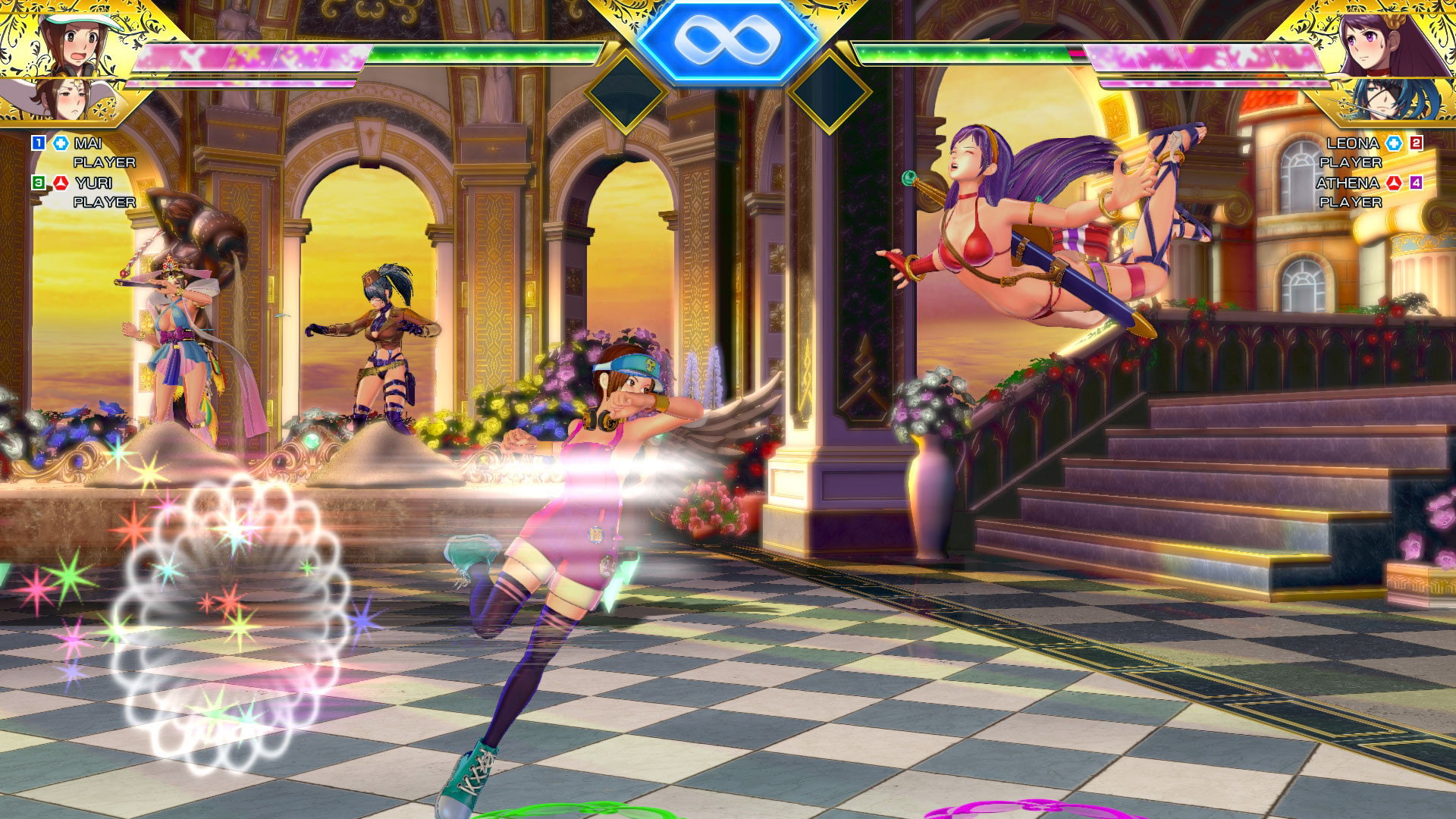Viewport: 1456px width, 819px height.
Task: Click the ATHENA player 4 name tag
Action: coord(1347,183)
